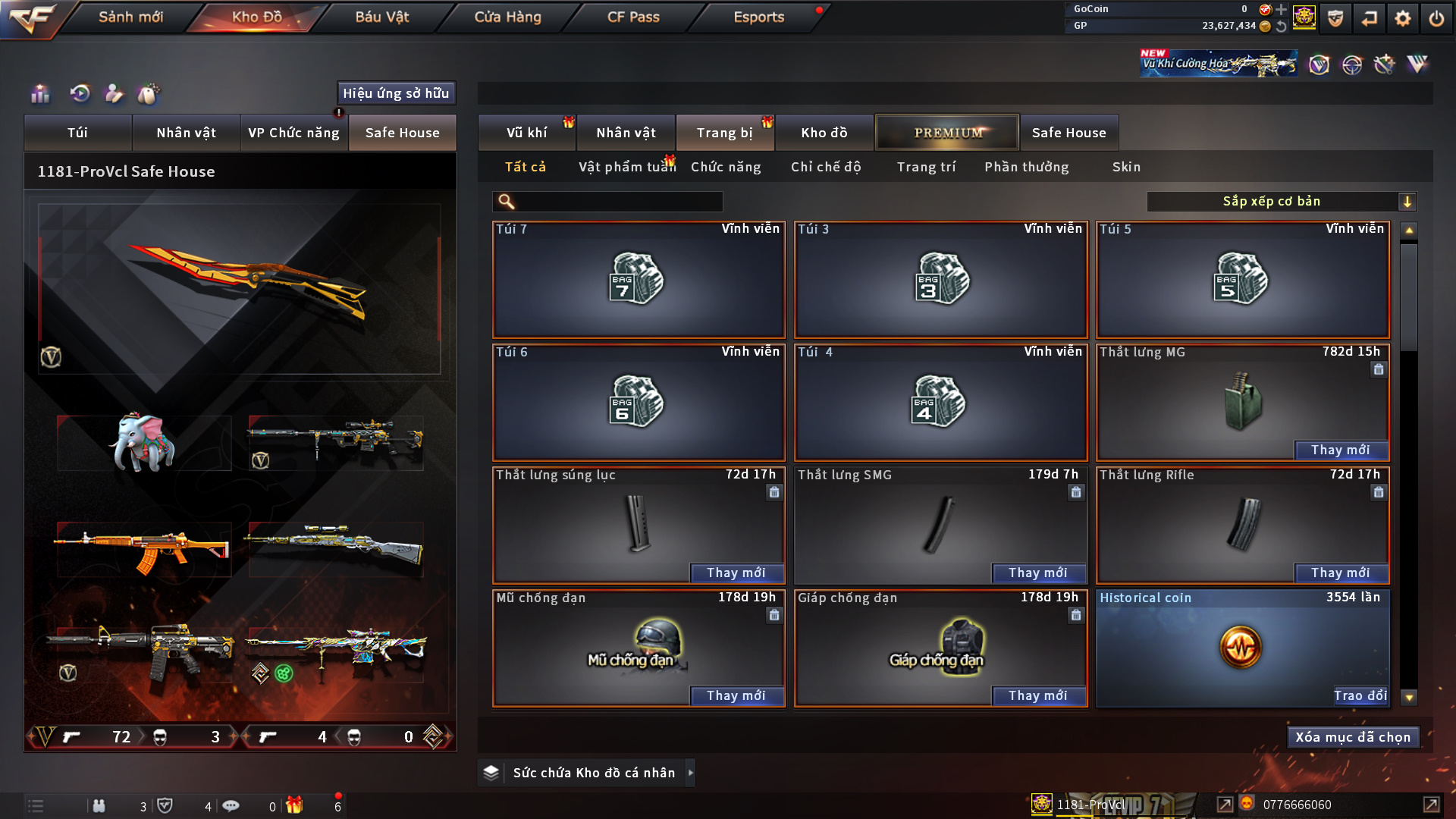
Task: Select the Túi 7 bag item
Action: point(639,279)
